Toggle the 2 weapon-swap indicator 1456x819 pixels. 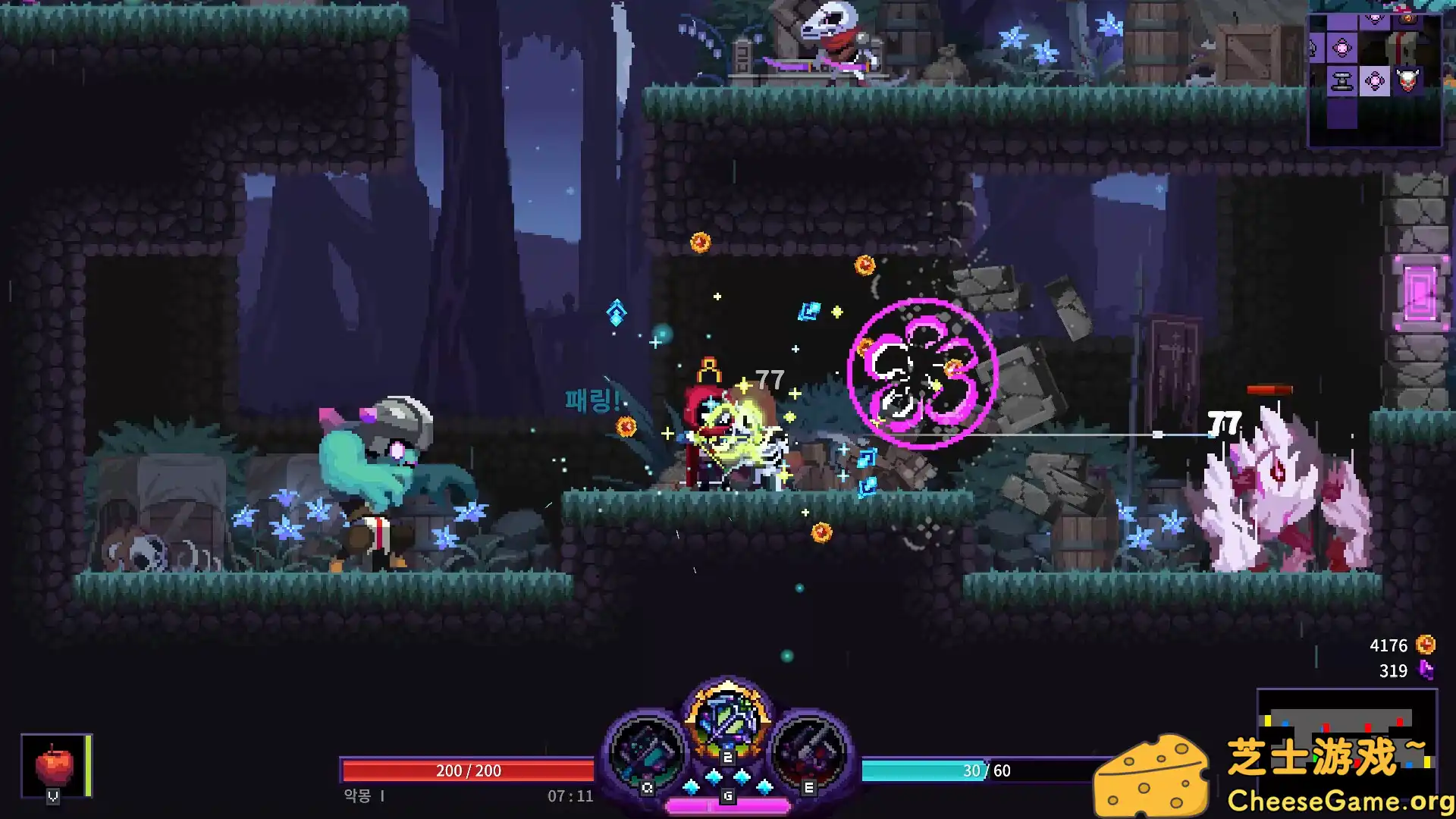pyautogui.click(x=728, y=757)
